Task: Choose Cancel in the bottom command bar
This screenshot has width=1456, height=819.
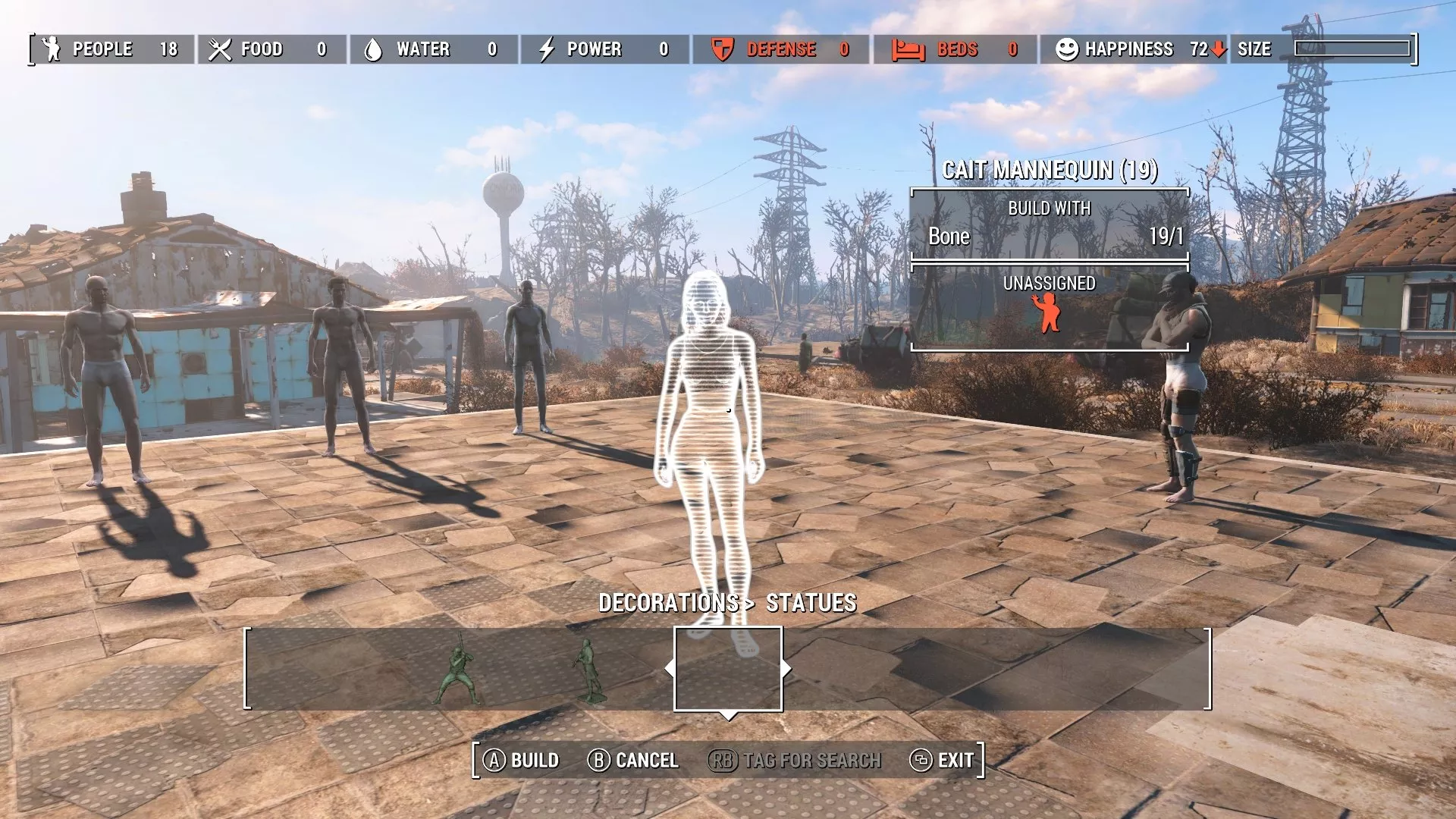Action: point(646,760)
